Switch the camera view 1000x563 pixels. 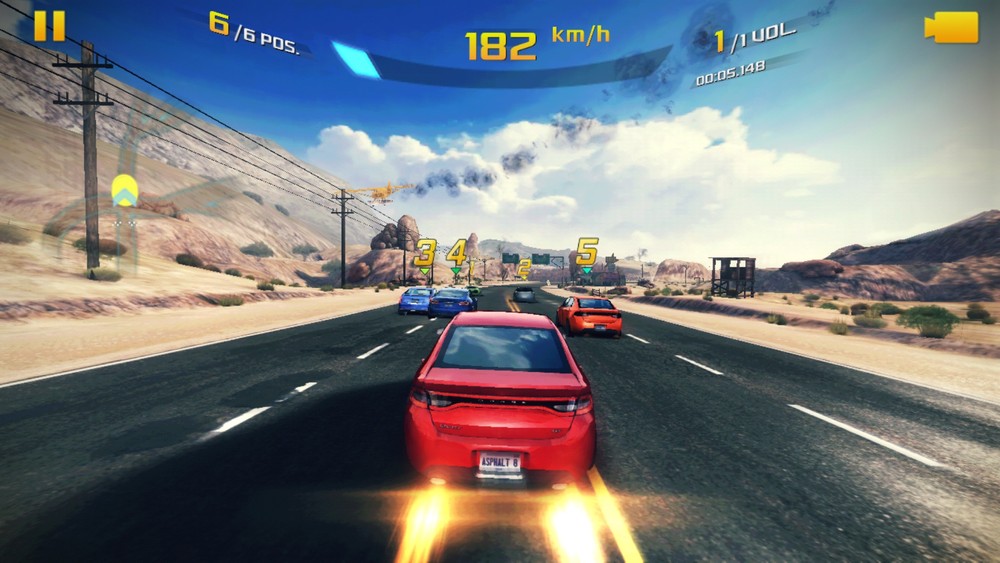[x=951, y=27]
